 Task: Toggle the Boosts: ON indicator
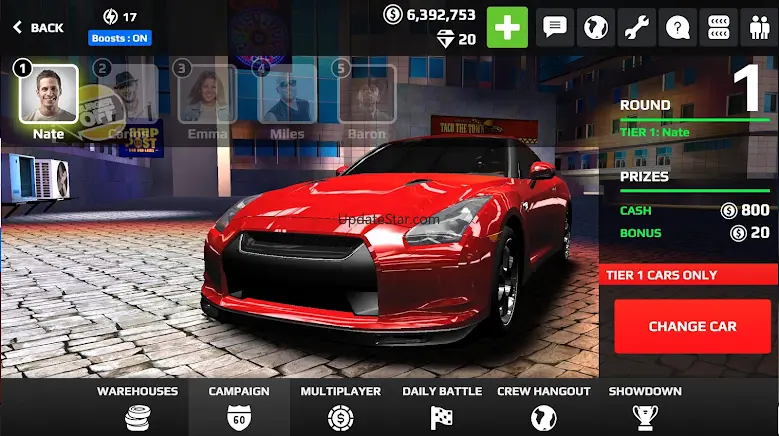[120, 39]
